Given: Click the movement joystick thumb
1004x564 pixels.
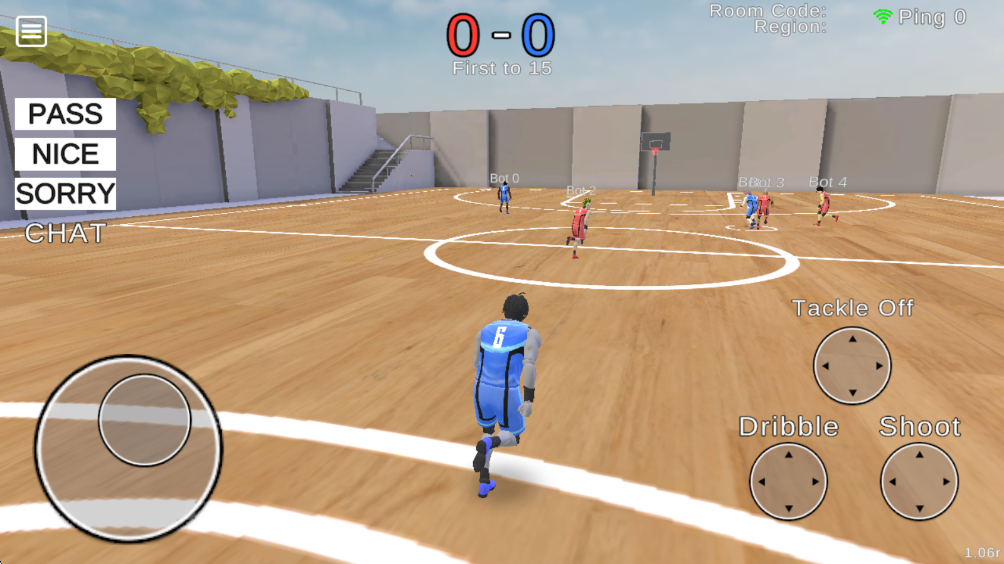Looking at the screenshot, I should click(145, 420).
